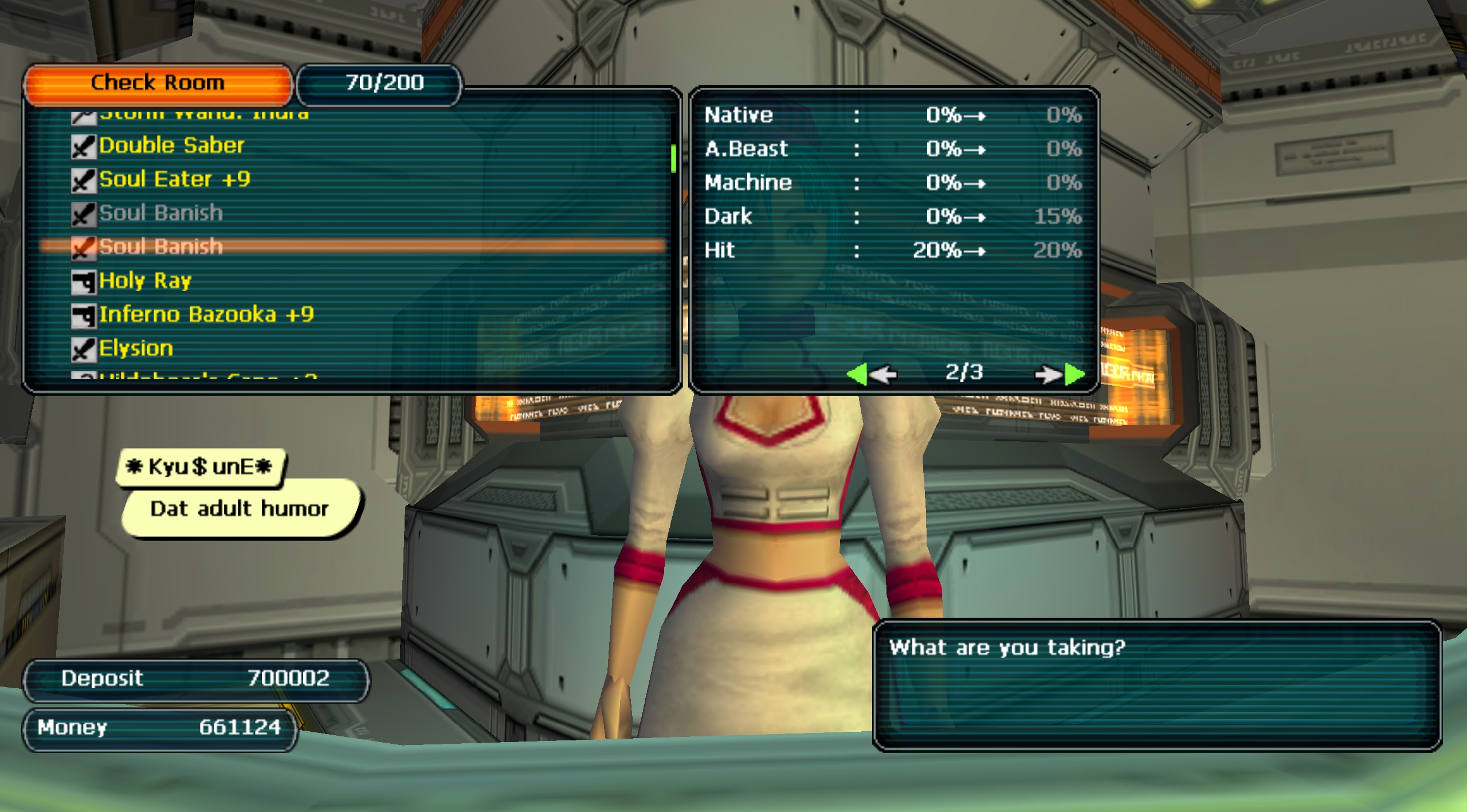Image resolution: width=1467 pixels, height=812 pixels.
Task: Select the Double Saber item
Action: pos(171,146)
